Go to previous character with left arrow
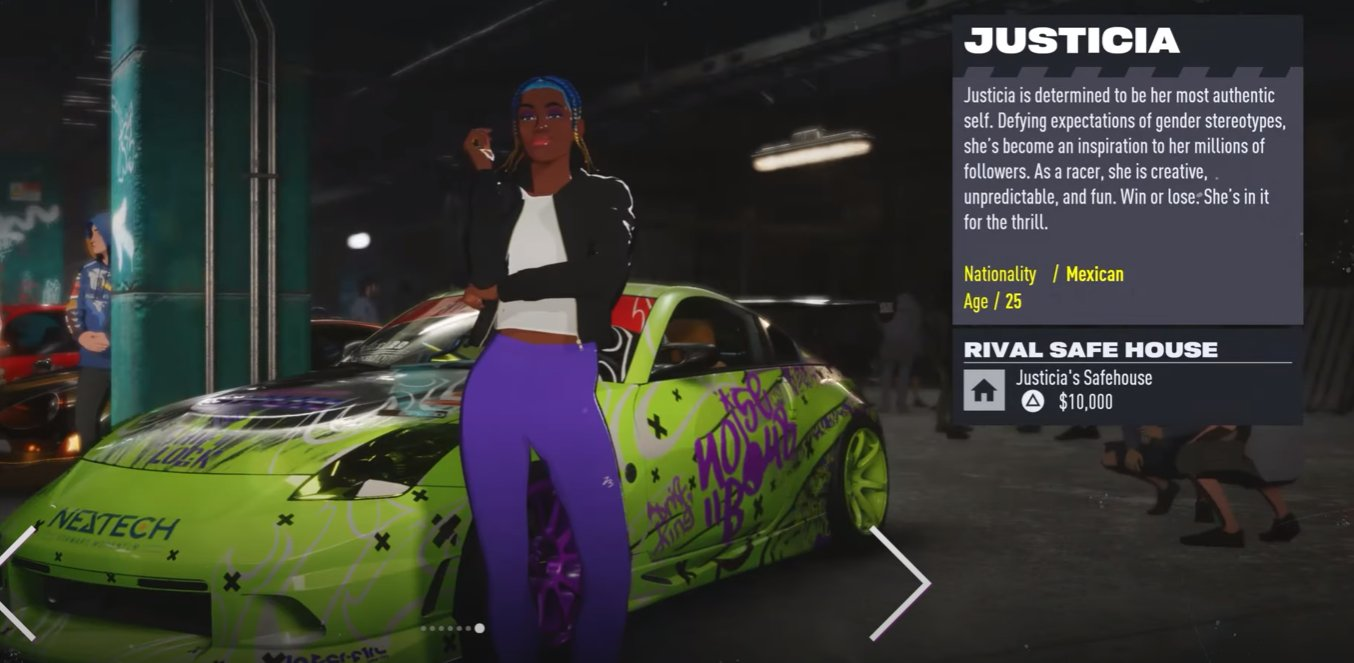This screenshot has height=663, width=1354. [x=18, y=584]
